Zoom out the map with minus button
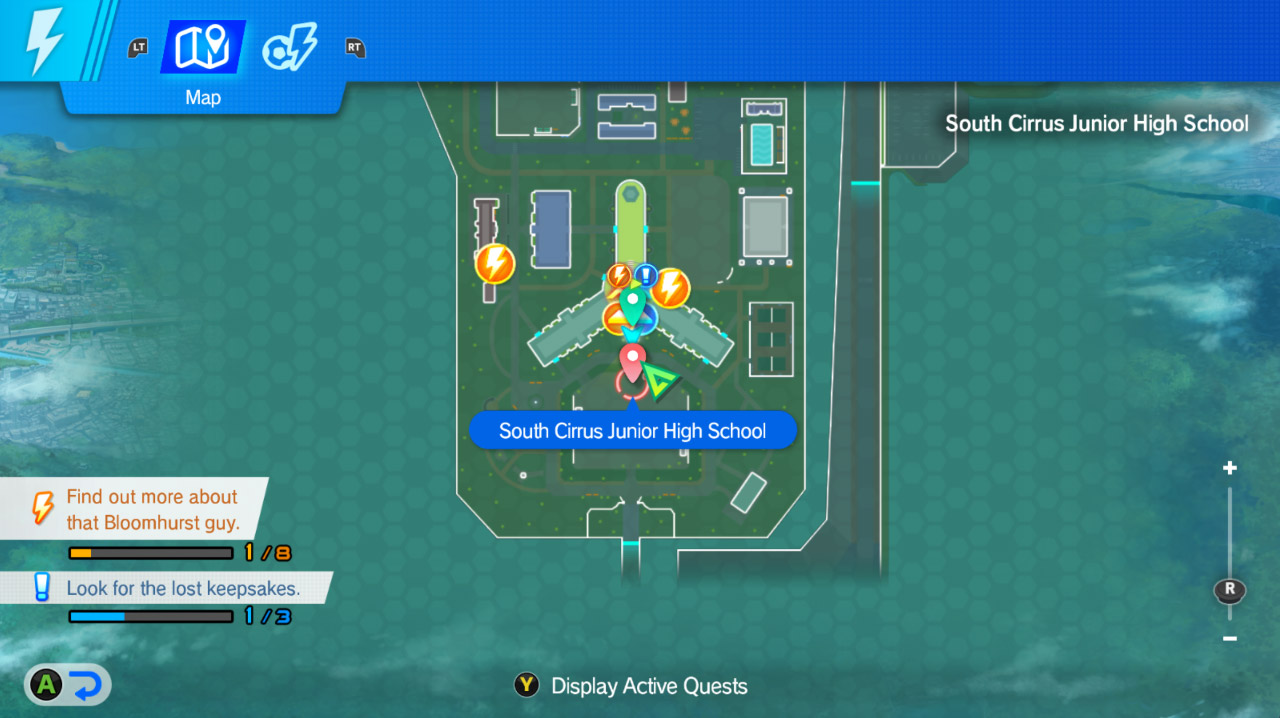Screen dimensions: 1280x718 click(1230, 639)
